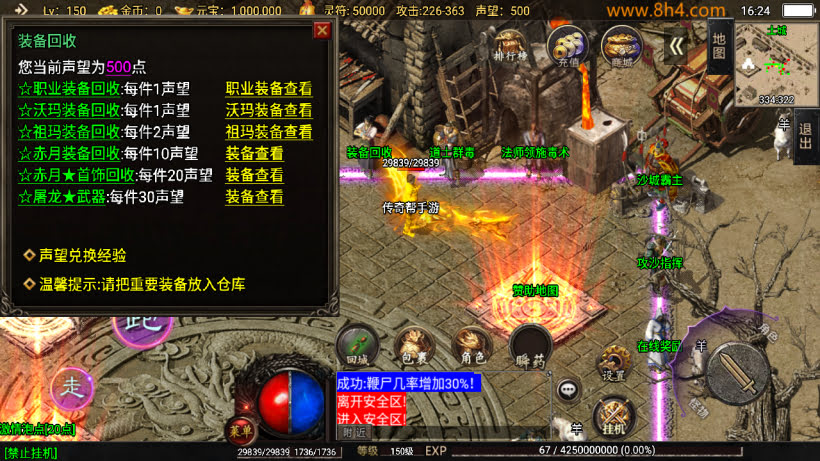Open the 菜单 menu button
This screenshot has width=820, height=461.
(240, 427)
